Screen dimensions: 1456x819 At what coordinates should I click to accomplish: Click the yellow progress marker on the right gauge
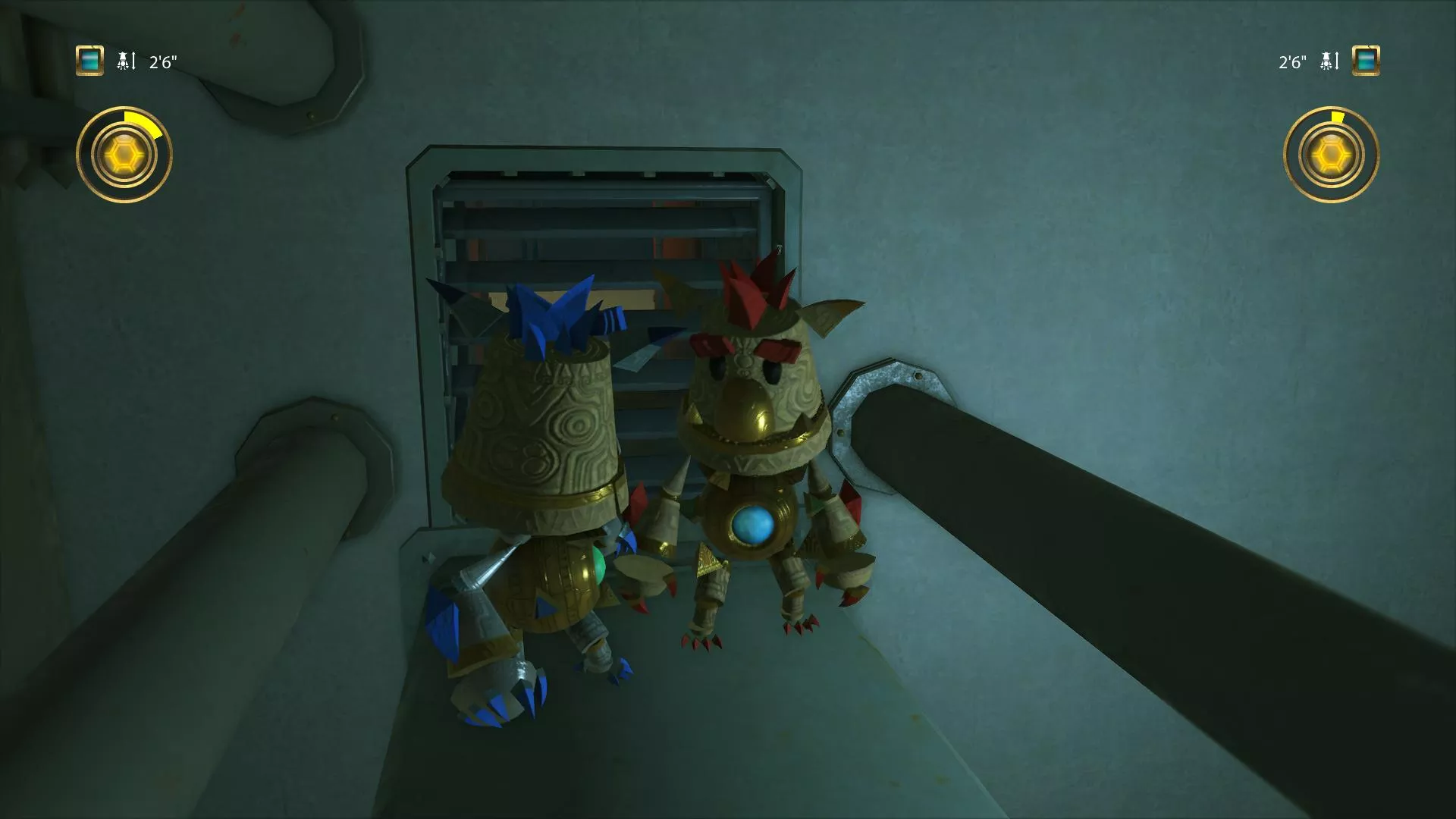pos(1337,115)
